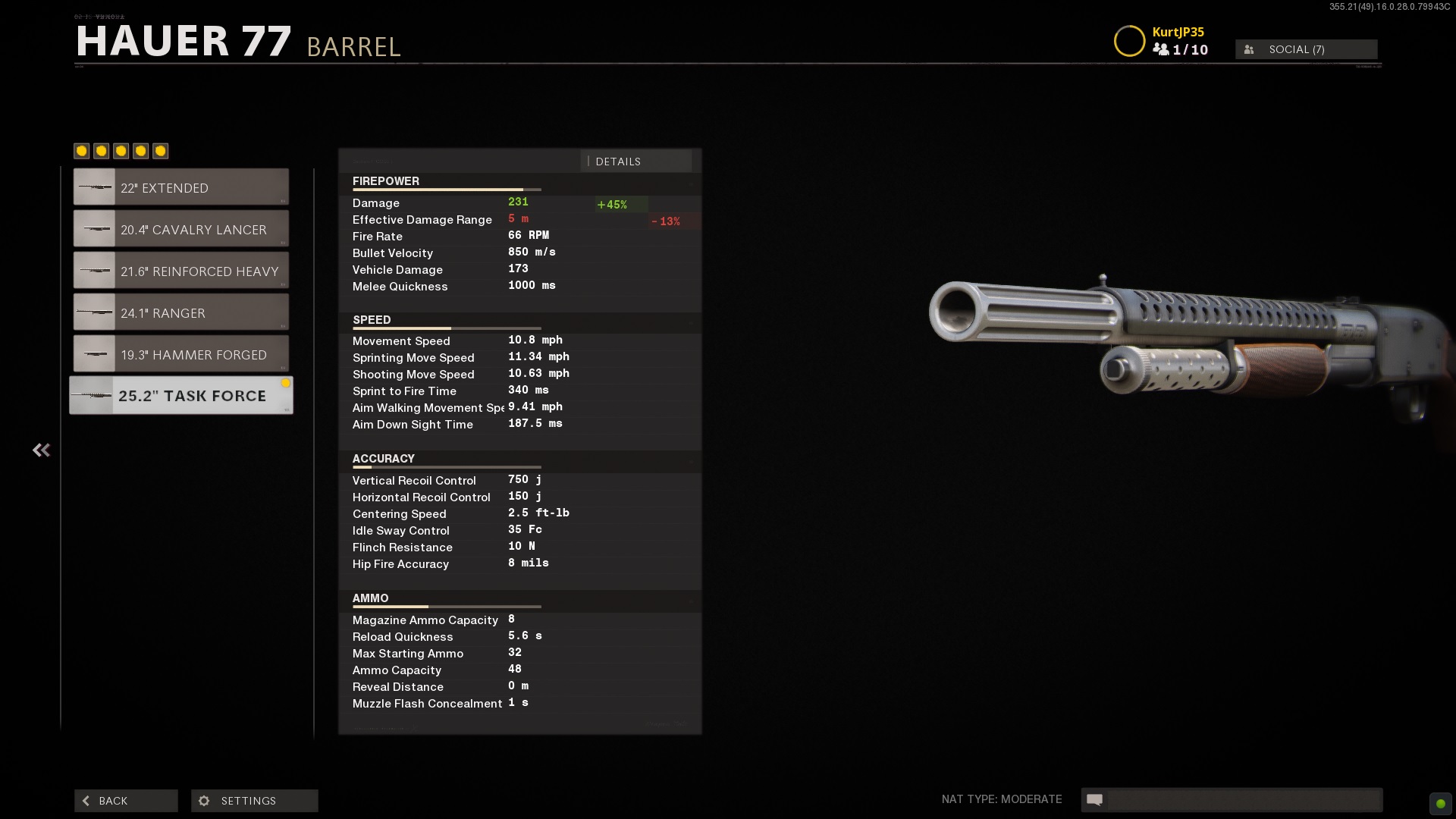Click the 19.3" Hammer Forged barrel image

pos(93,353)
